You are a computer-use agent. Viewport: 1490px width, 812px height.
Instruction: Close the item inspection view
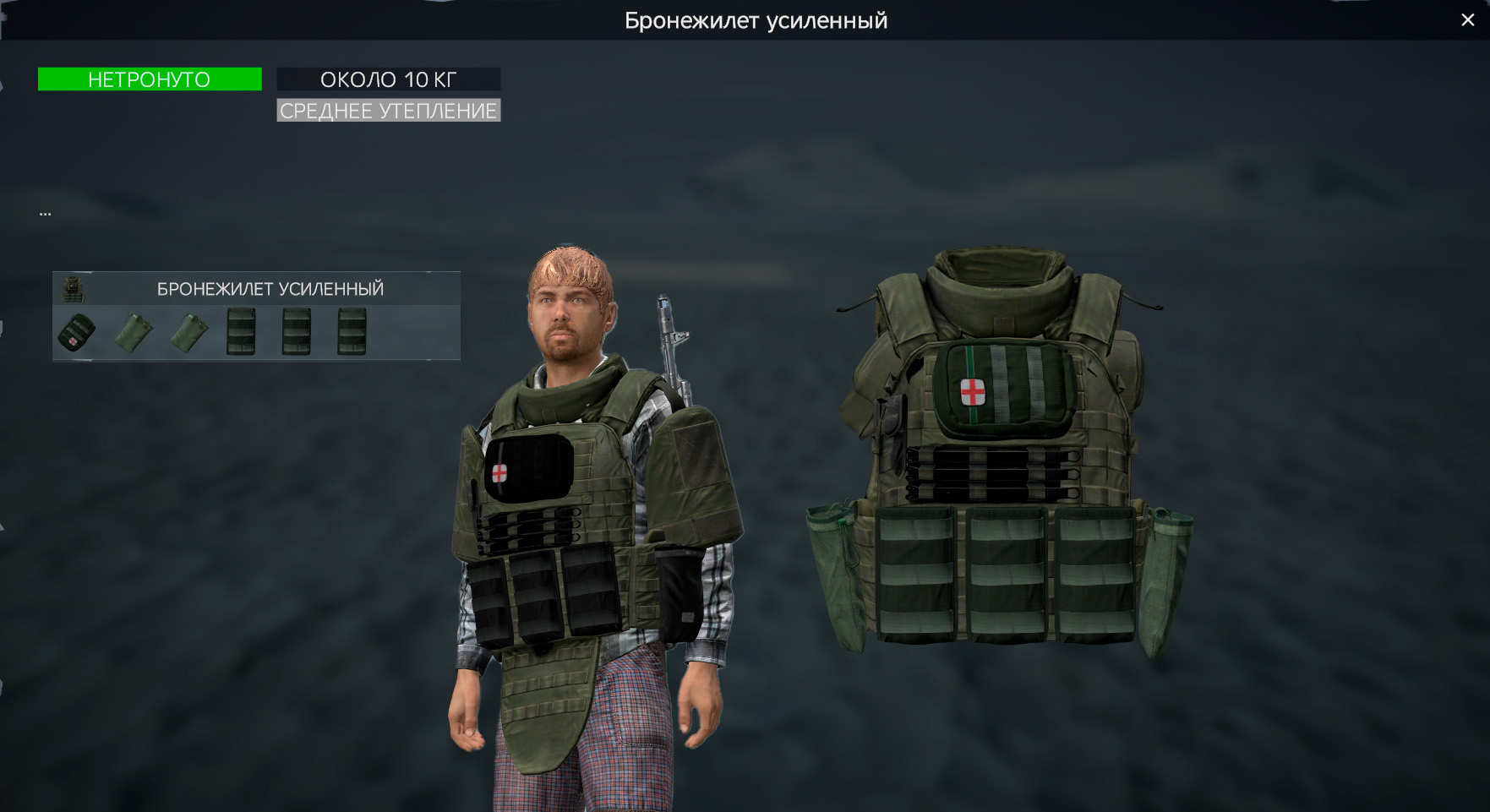pyautogui.click(x=1468, y=19)
